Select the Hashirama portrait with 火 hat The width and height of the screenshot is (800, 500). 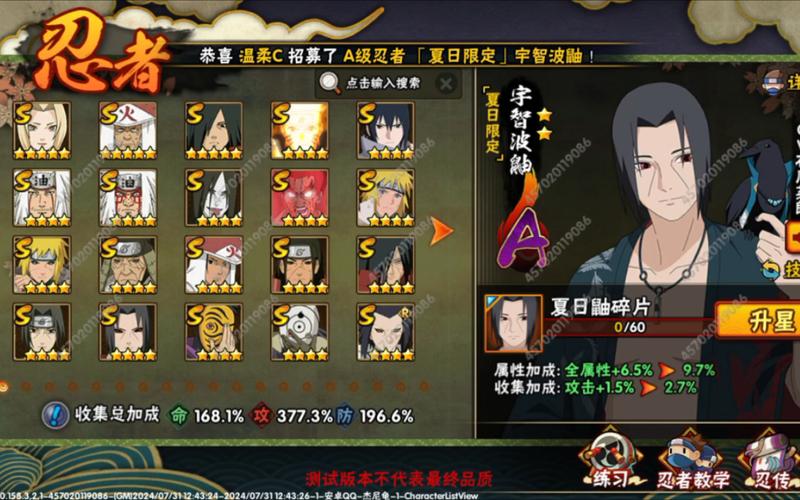(213, 264)
